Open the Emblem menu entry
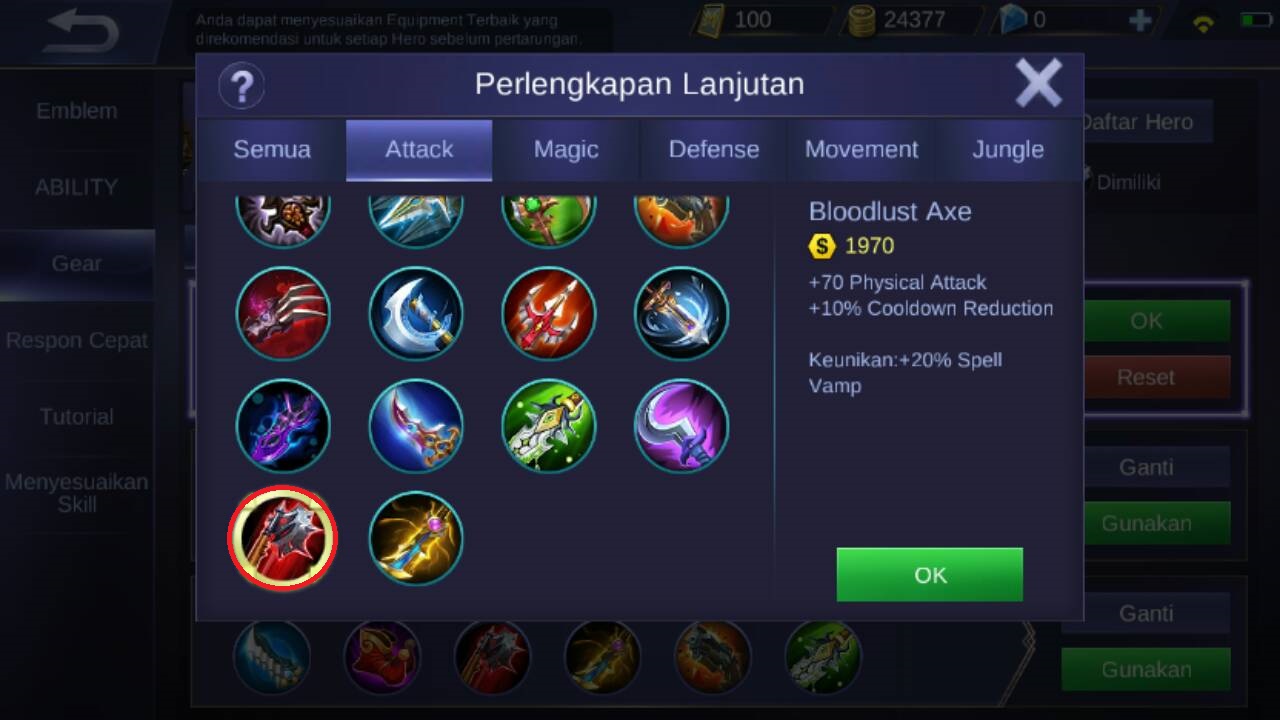This screenshot has width=1280, height=720. 77,111
